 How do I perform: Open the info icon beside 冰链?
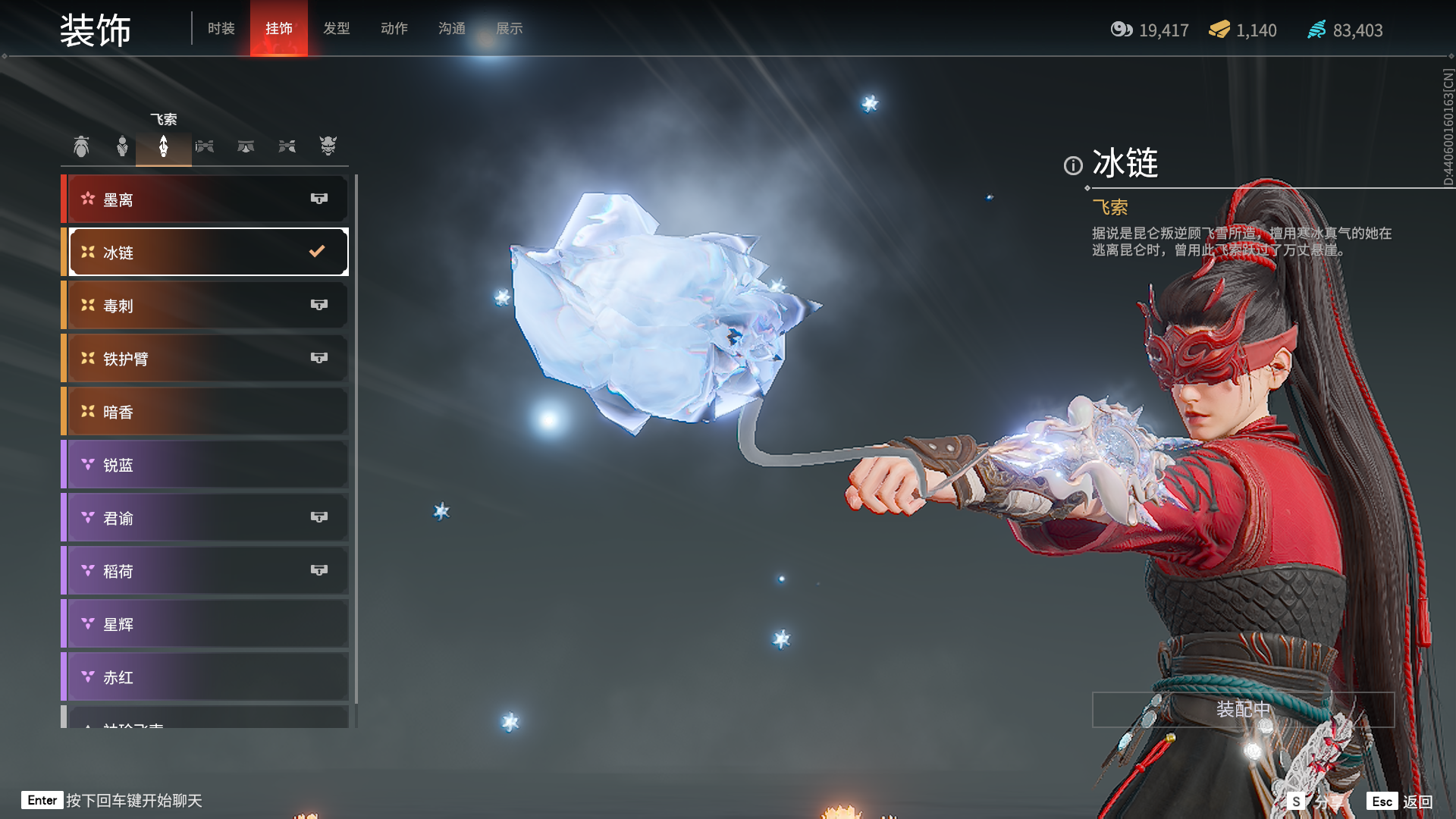(1072, 165)
